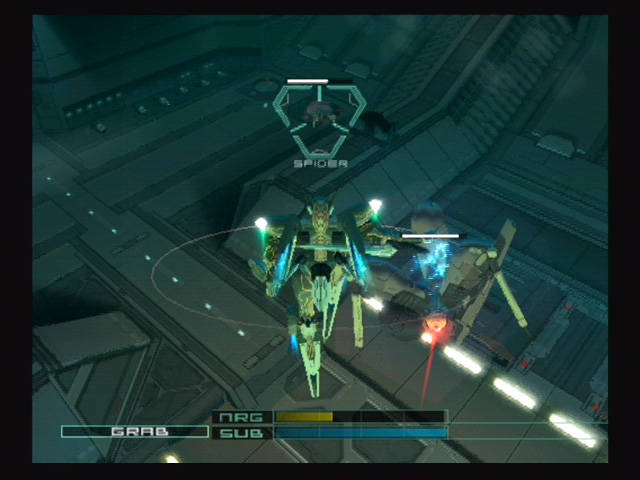Click the Spider target lock-on reticle
This screenshot has height=480, width=640.
(x=320, y=117)
